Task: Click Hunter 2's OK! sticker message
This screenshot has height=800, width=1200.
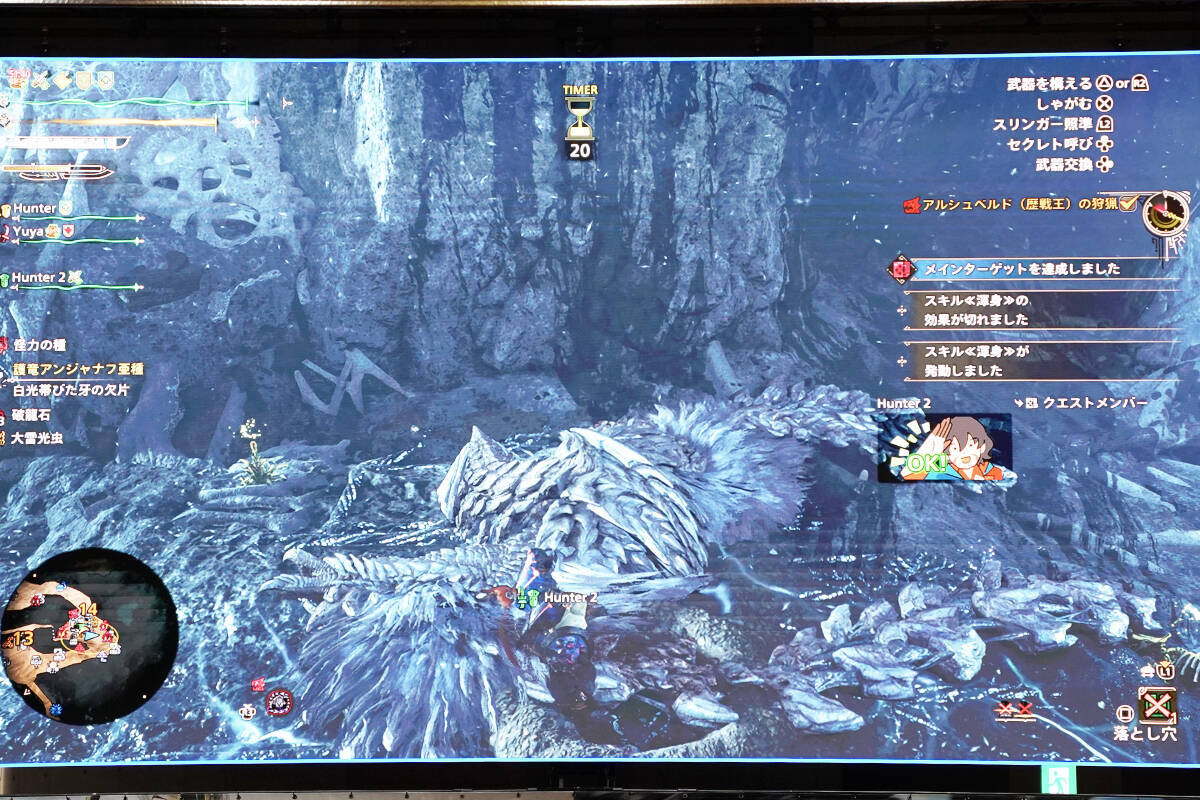Action: [x=944, y=448]
